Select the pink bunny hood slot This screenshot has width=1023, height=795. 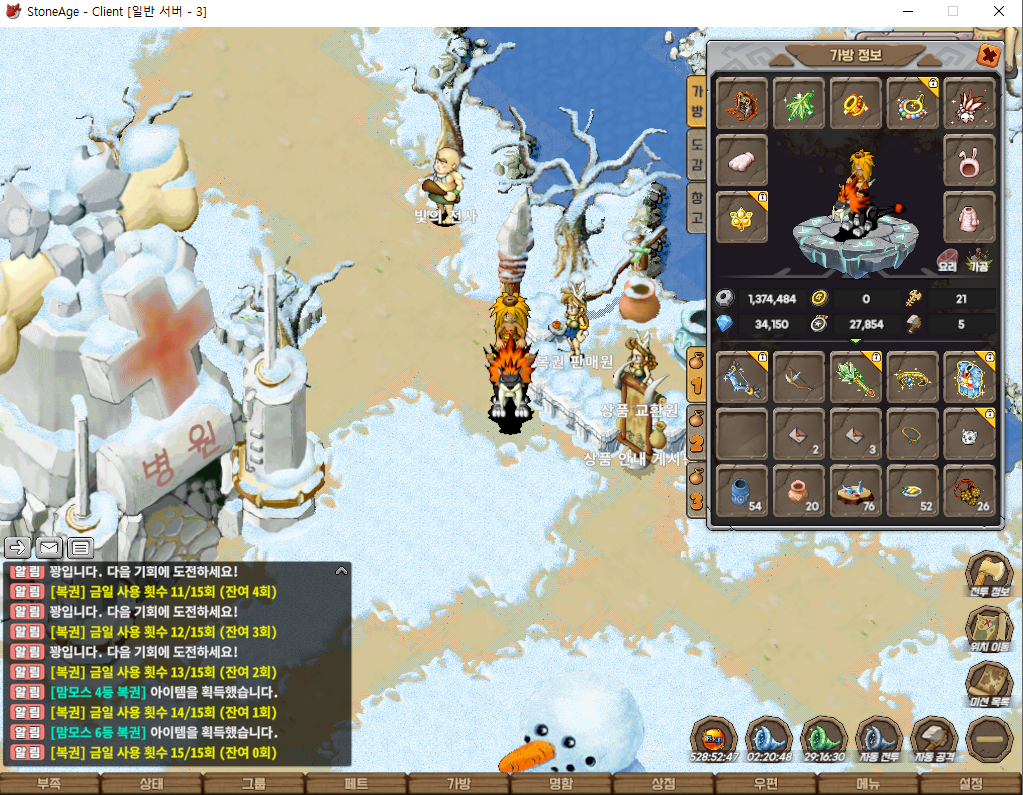pos(970,160)
